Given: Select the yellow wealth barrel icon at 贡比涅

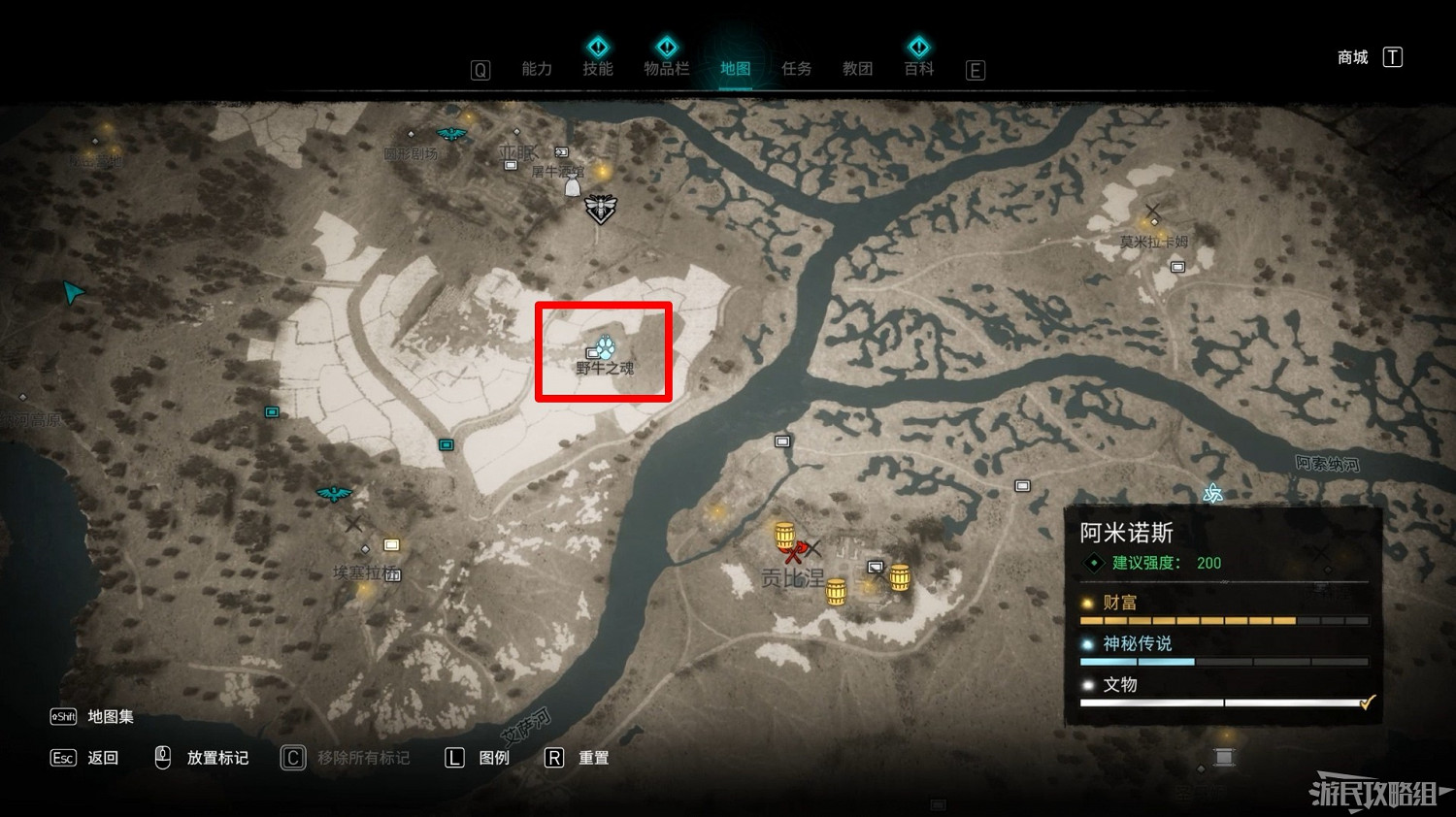Looking at the screenshot, I should pos(782,536).
